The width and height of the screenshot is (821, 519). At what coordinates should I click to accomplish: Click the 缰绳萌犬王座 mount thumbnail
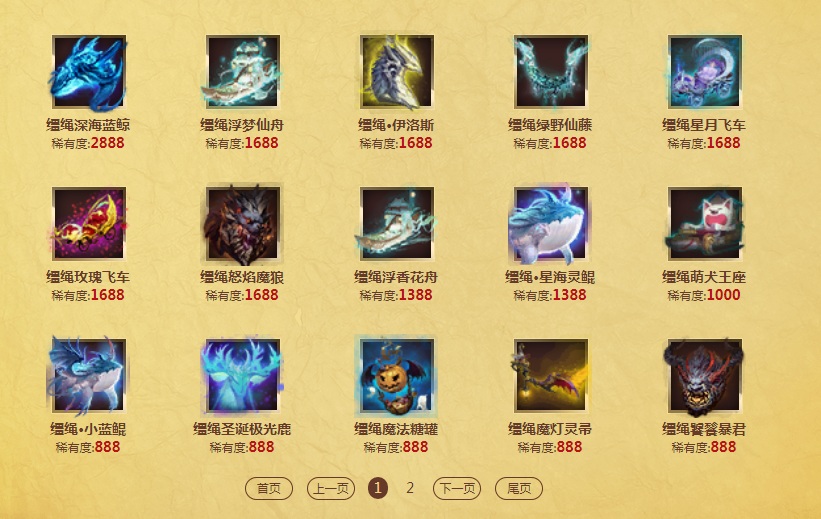pyautogui.click(x=705, y=223)
